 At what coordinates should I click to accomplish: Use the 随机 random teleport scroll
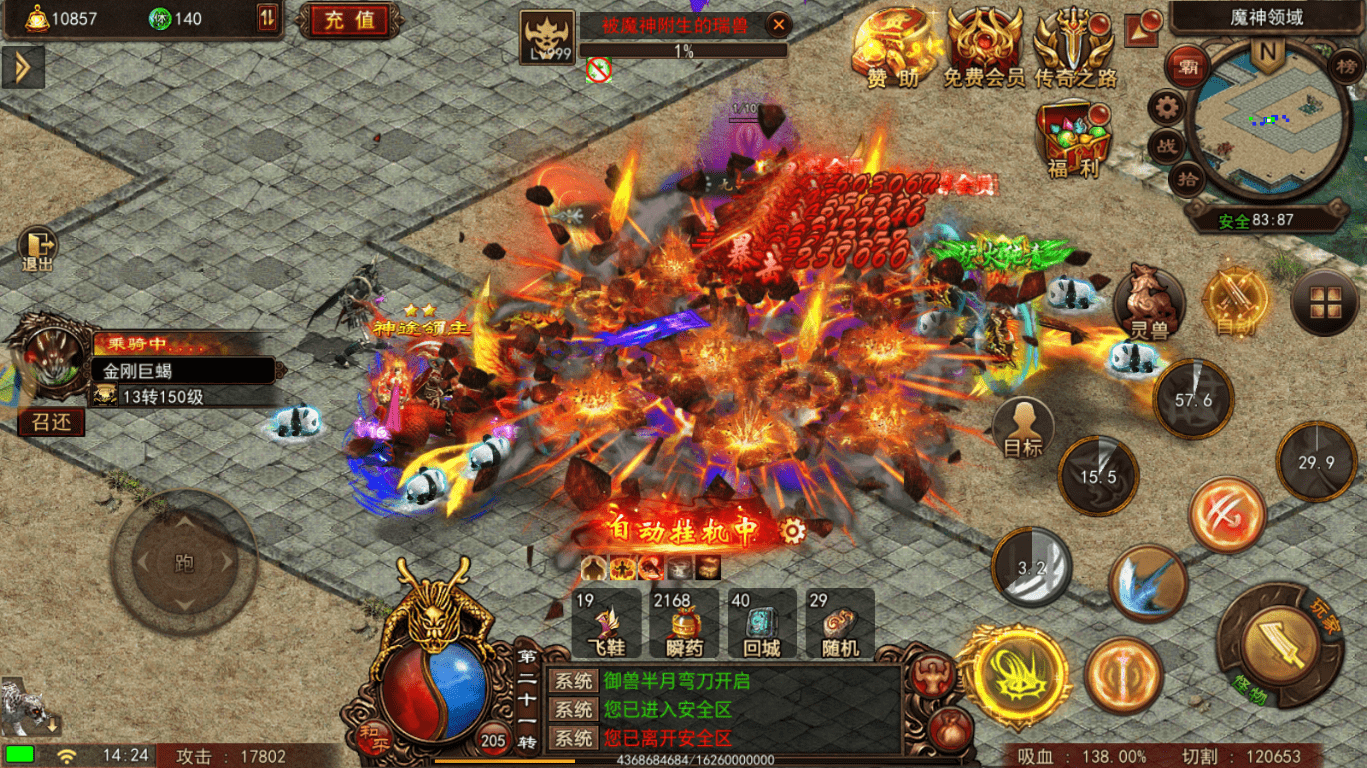840,623
